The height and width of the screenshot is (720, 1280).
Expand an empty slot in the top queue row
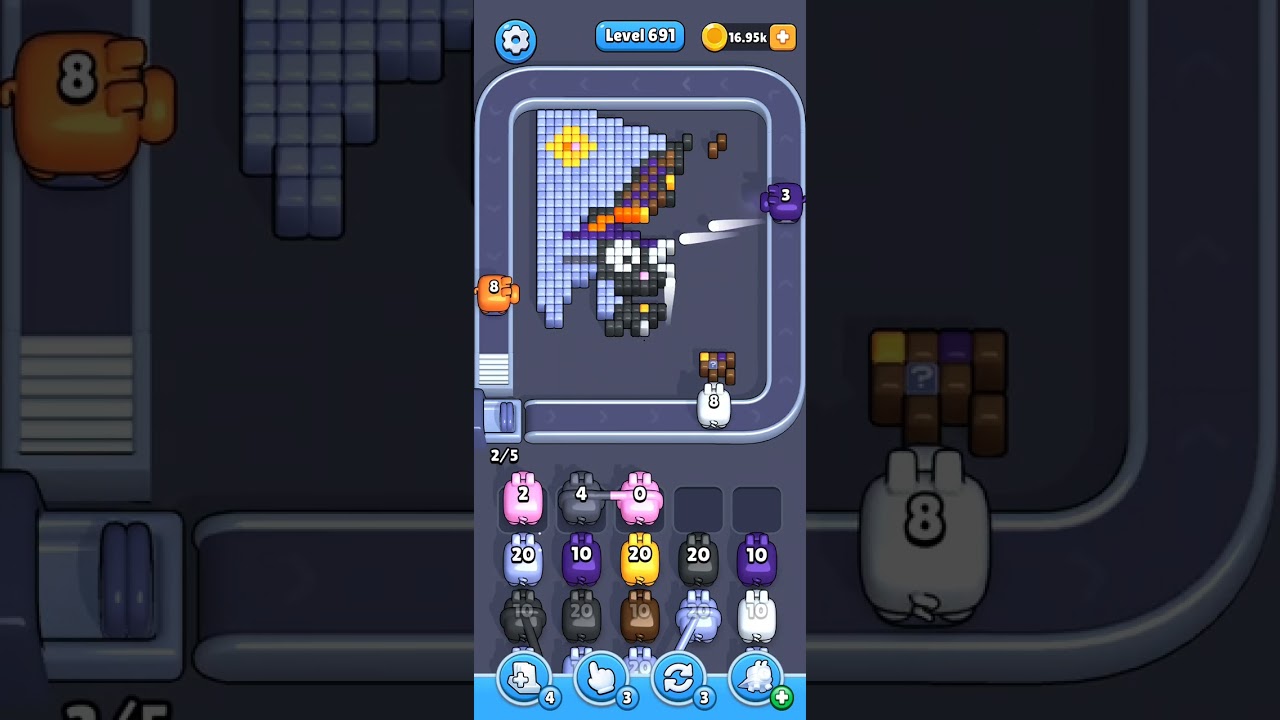point(700,508)
